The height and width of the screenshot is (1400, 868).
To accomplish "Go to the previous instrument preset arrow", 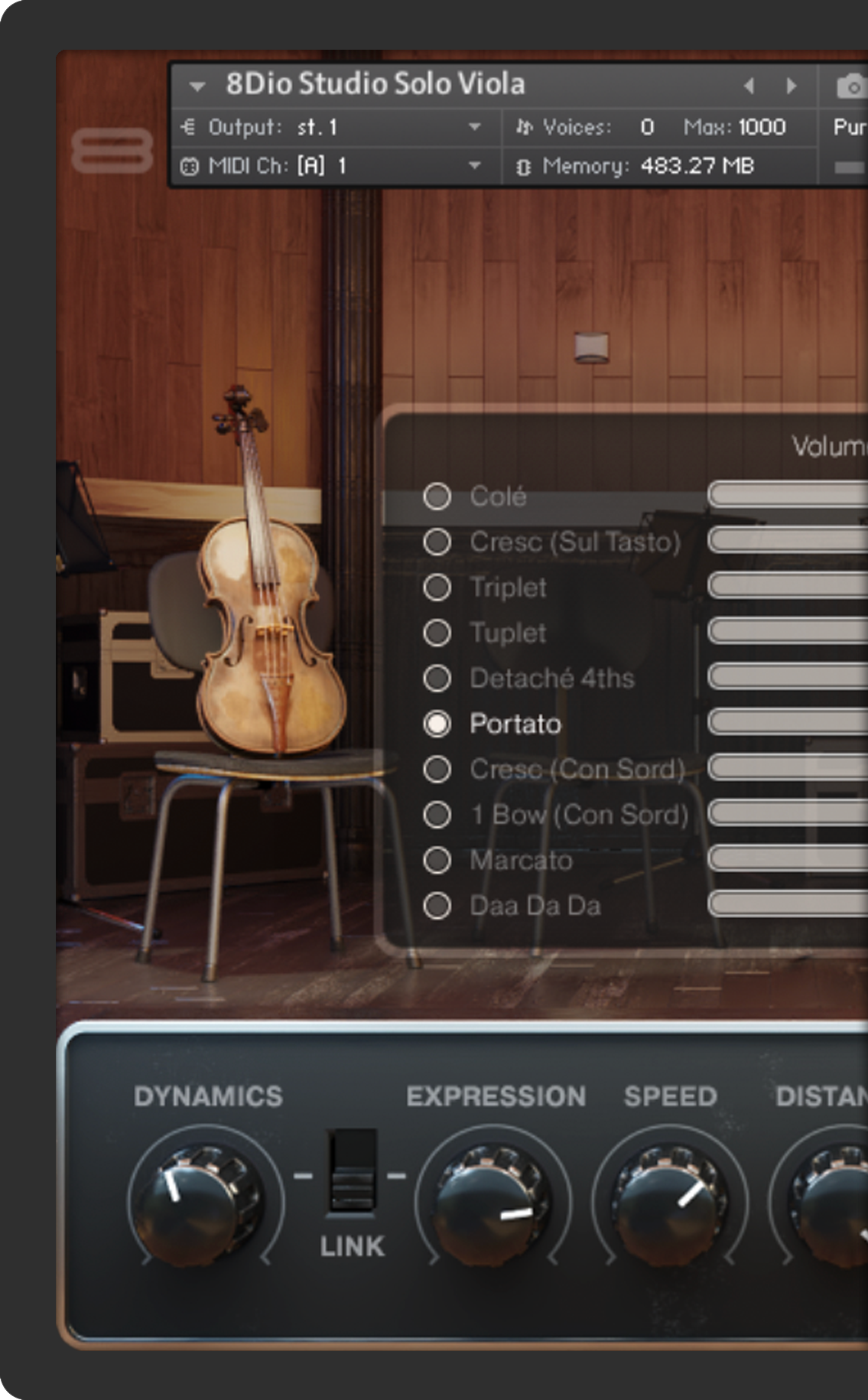I will point(749,86).
